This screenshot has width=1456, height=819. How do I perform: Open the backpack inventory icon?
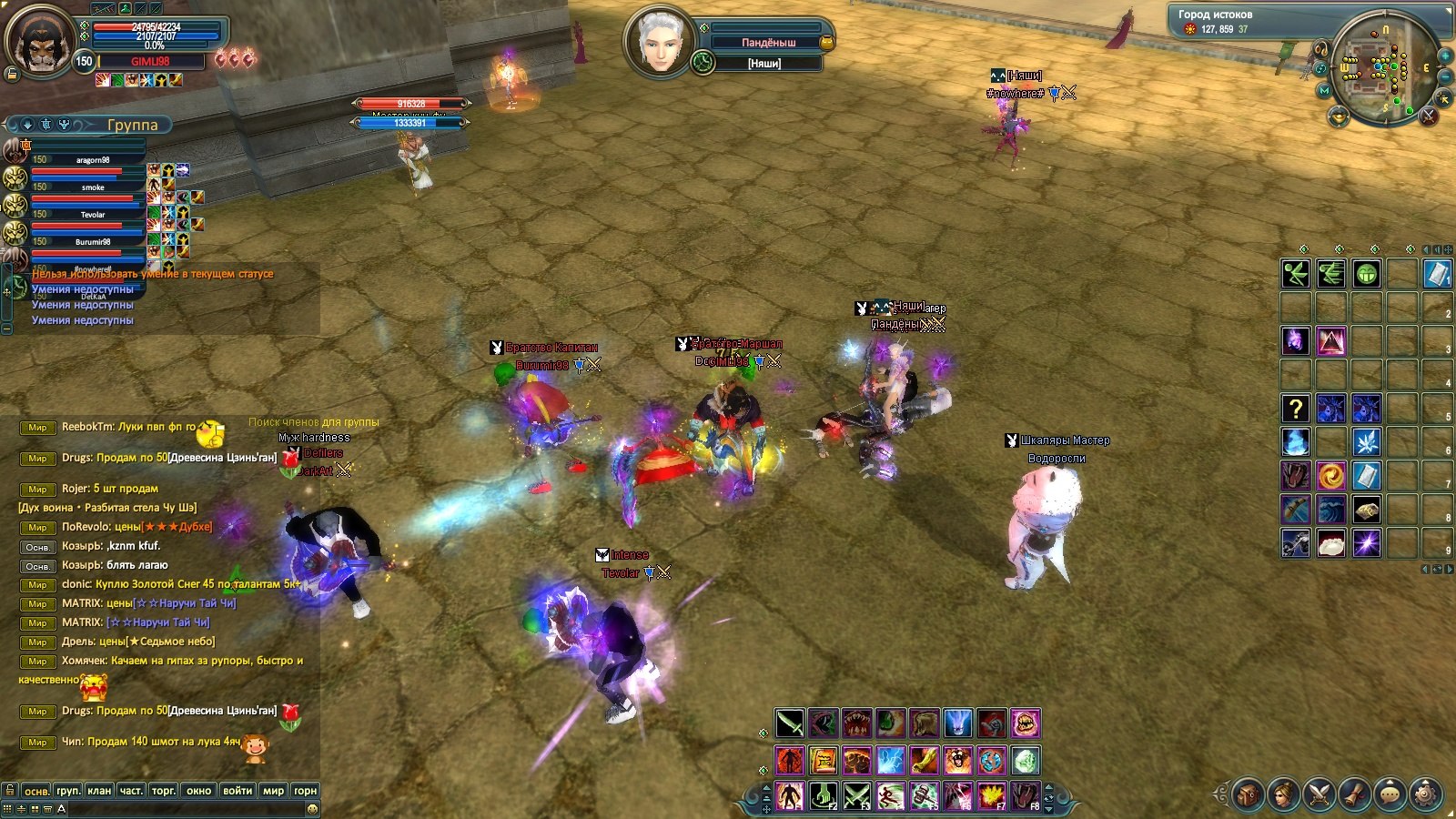tap(1248, 794)
